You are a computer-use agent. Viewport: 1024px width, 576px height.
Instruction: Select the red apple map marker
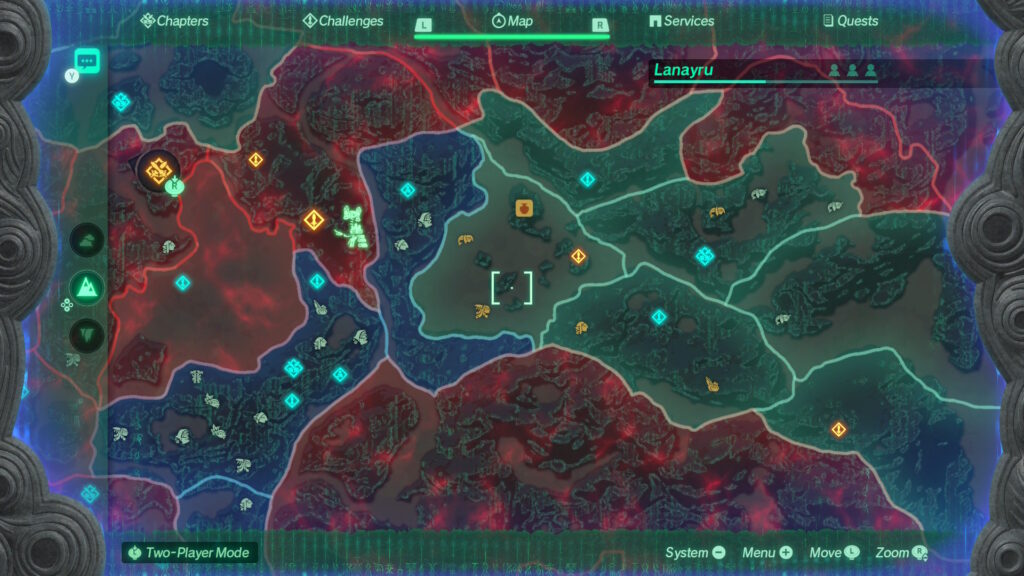[x=523, y=208]
